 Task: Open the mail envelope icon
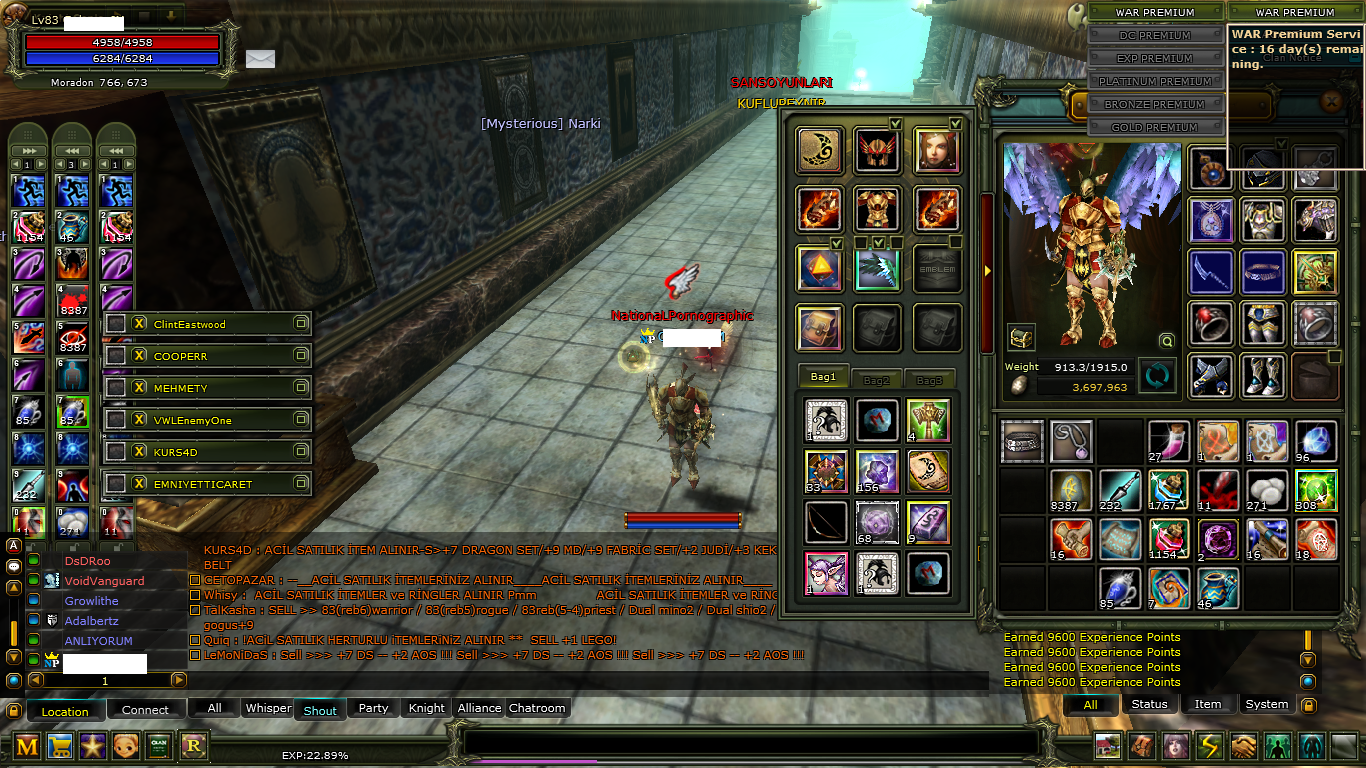pos(260,59)
